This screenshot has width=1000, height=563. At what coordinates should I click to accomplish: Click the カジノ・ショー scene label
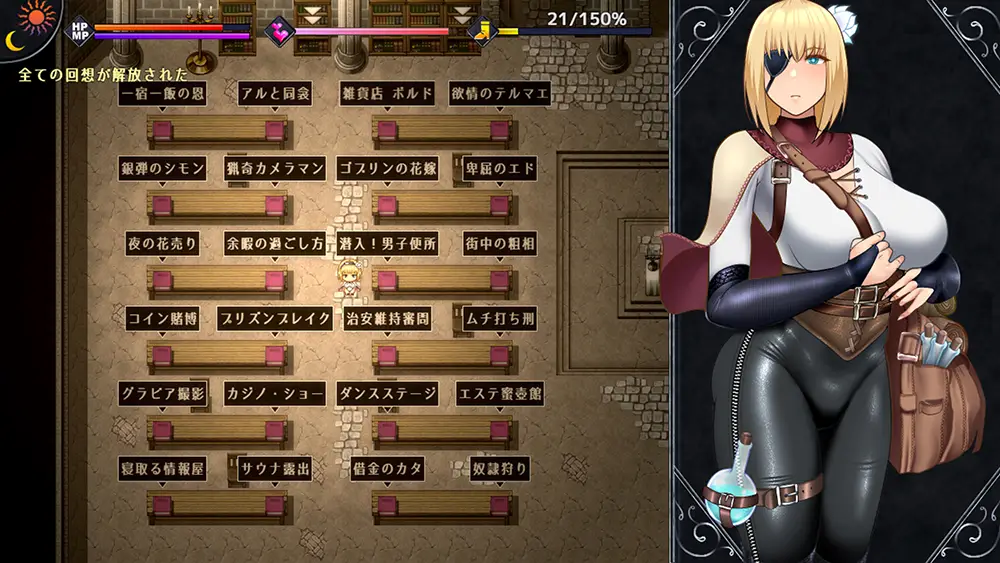click(x=275, y=393)
